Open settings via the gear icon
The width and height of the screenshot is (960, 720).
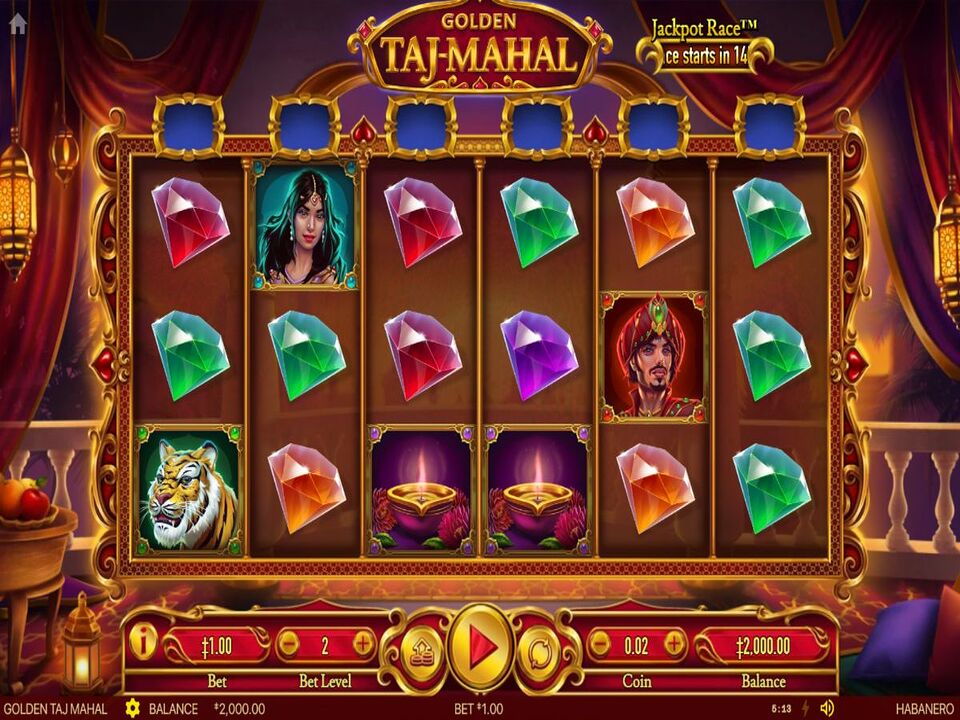pos(132,708)
